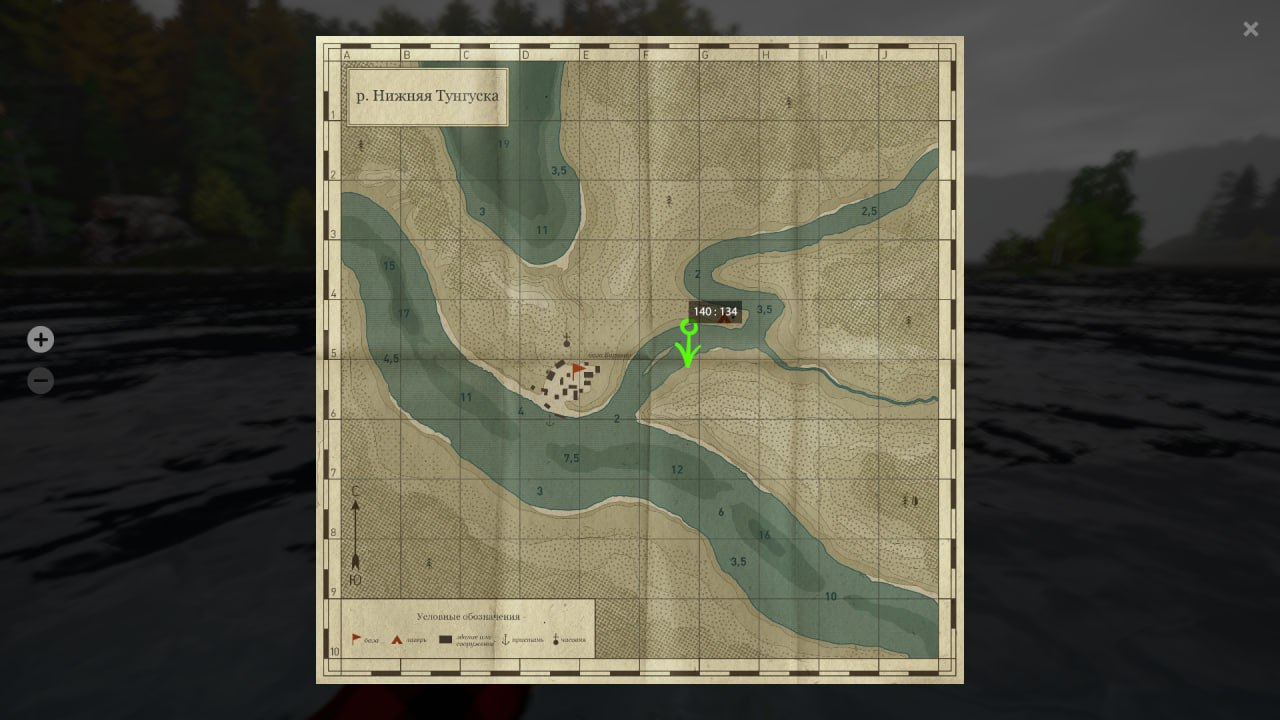Zoom in using the plus button
The height and width of the screenshot is (720, 1280).
40,340
